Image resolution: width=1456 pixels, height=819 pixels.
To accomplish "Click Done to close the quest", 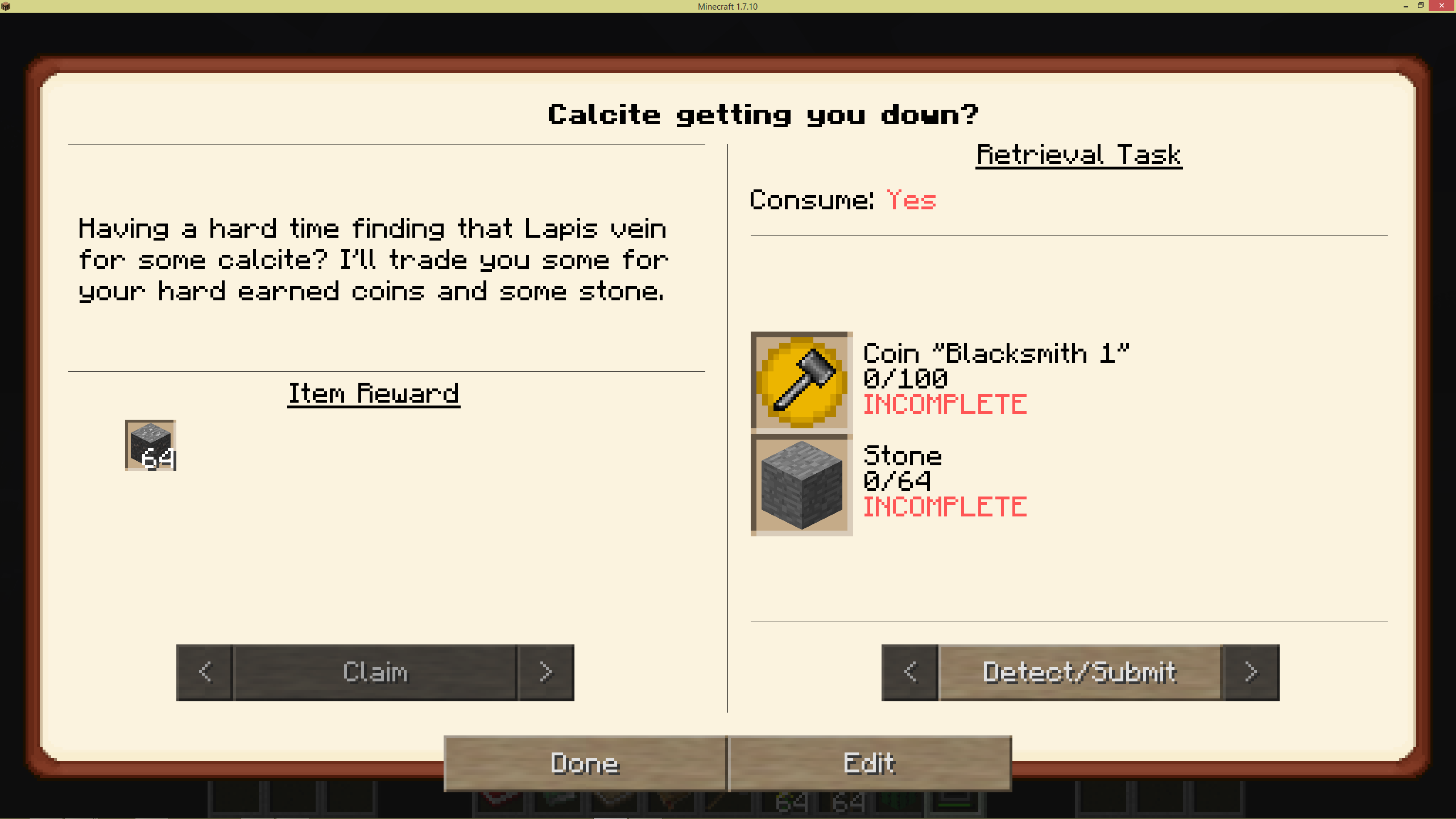I will pos(584,764).
